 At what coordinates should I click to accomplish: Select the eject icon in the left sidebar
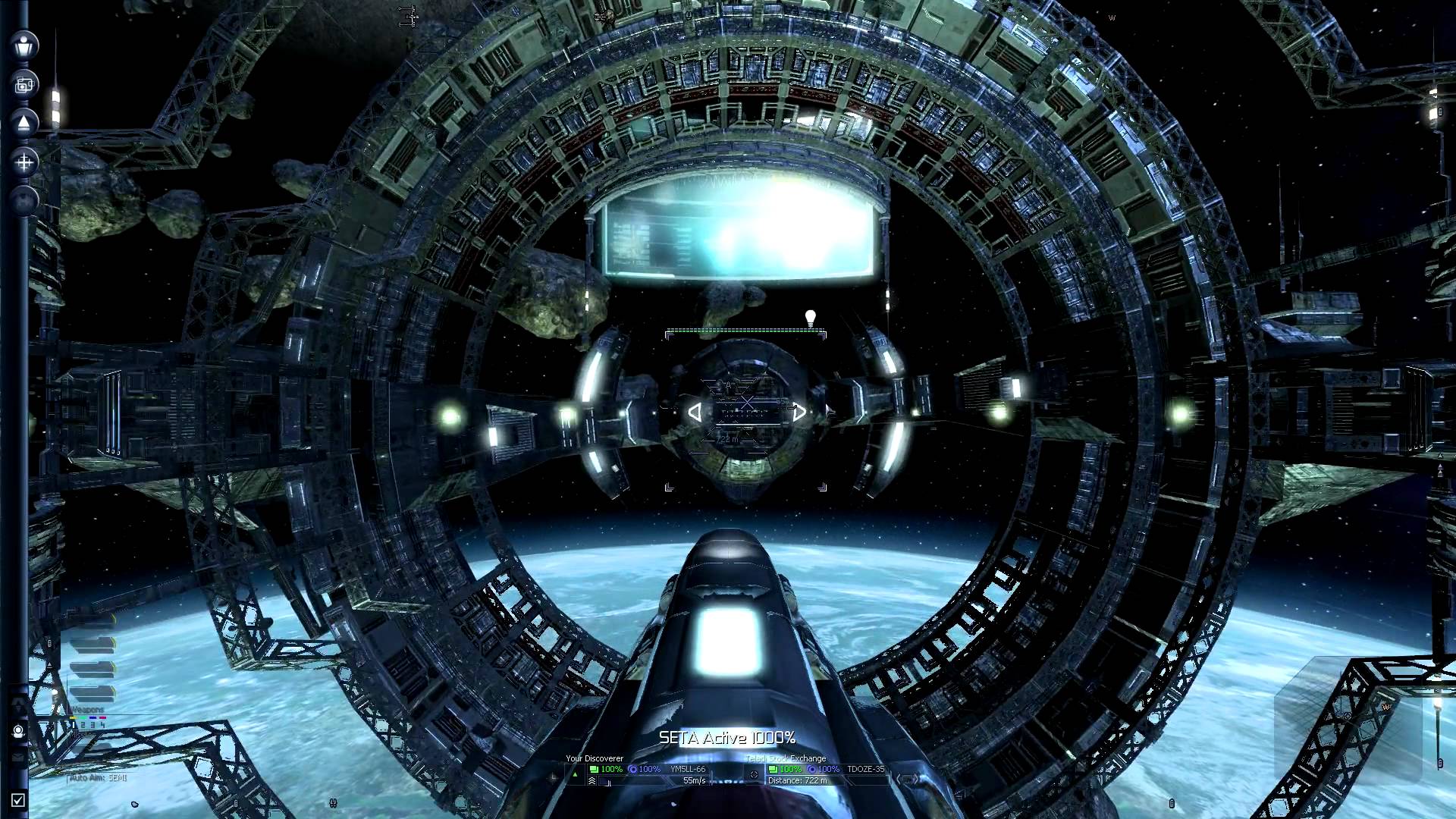click(24, 122)
